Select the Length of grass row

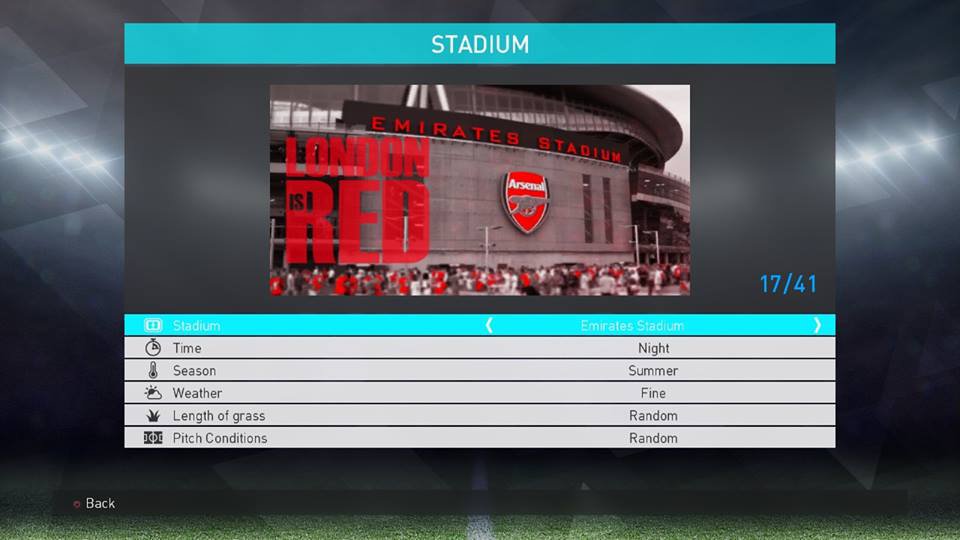coord(479,416)
